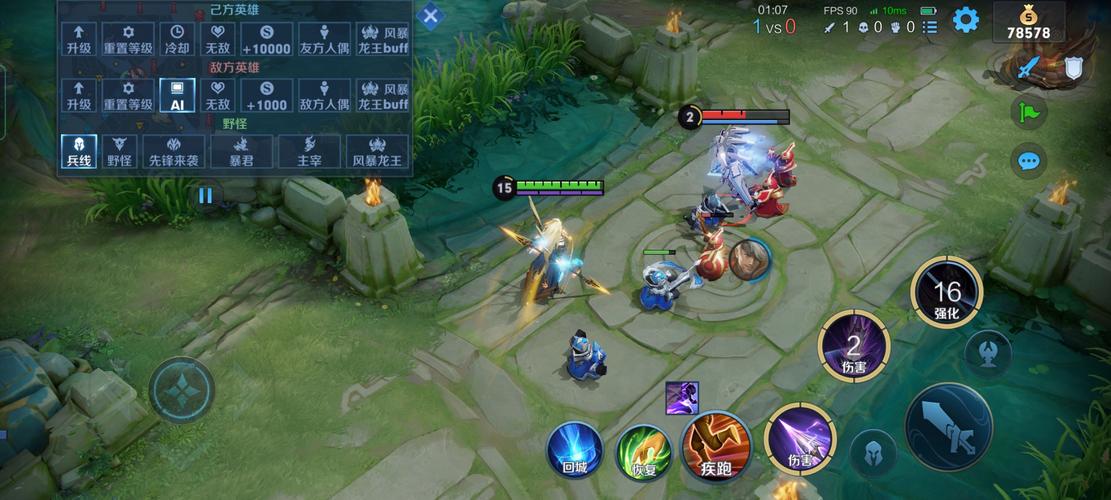This screenshot has height=500, width=1111.
Task: Spawn a 敌方人偶 enemy dummy
Action: point(324,96)
